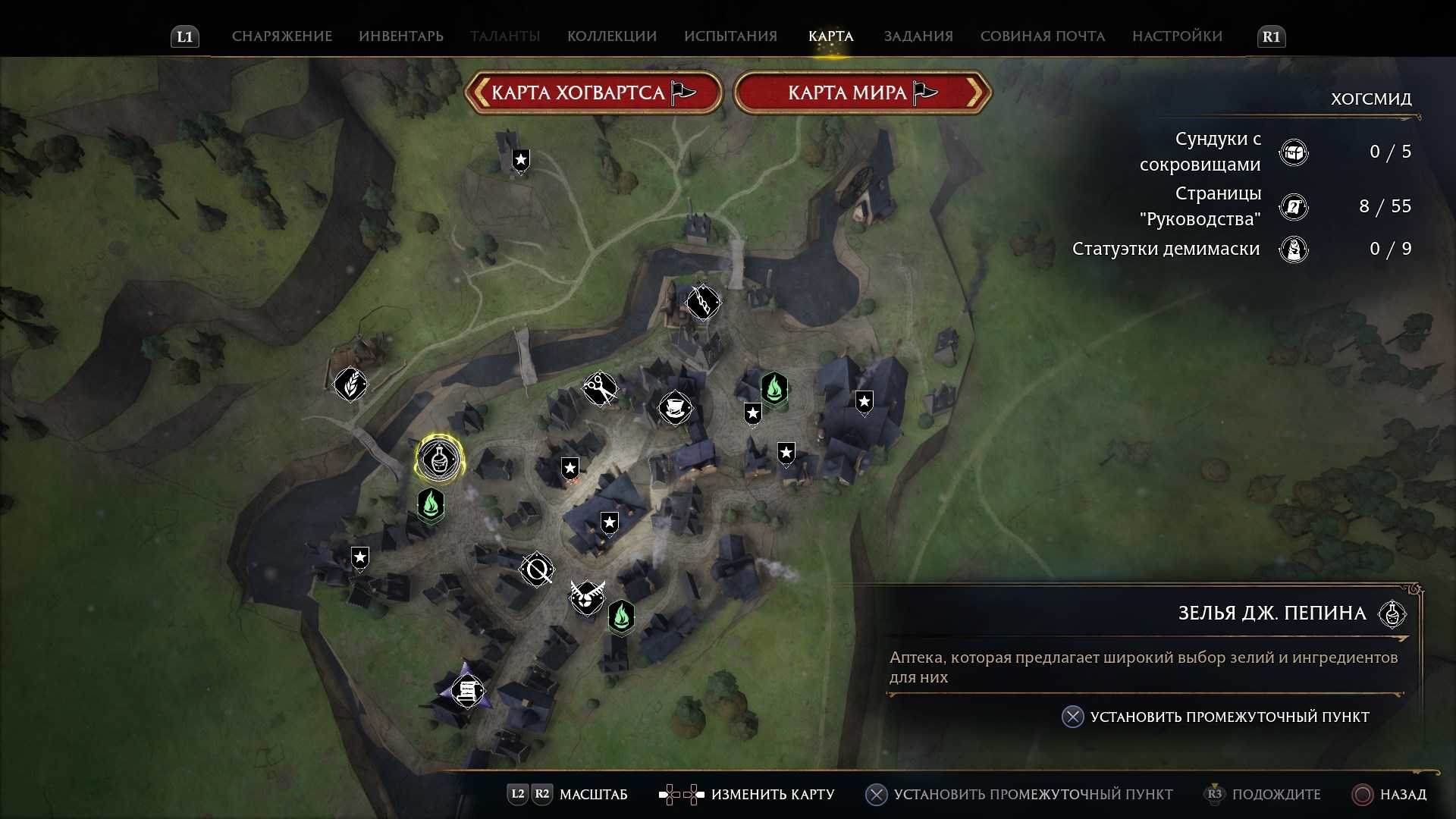Screen dimensions: 1456x819
Task: Open the Совиная почта tab
Action: 1042,36
